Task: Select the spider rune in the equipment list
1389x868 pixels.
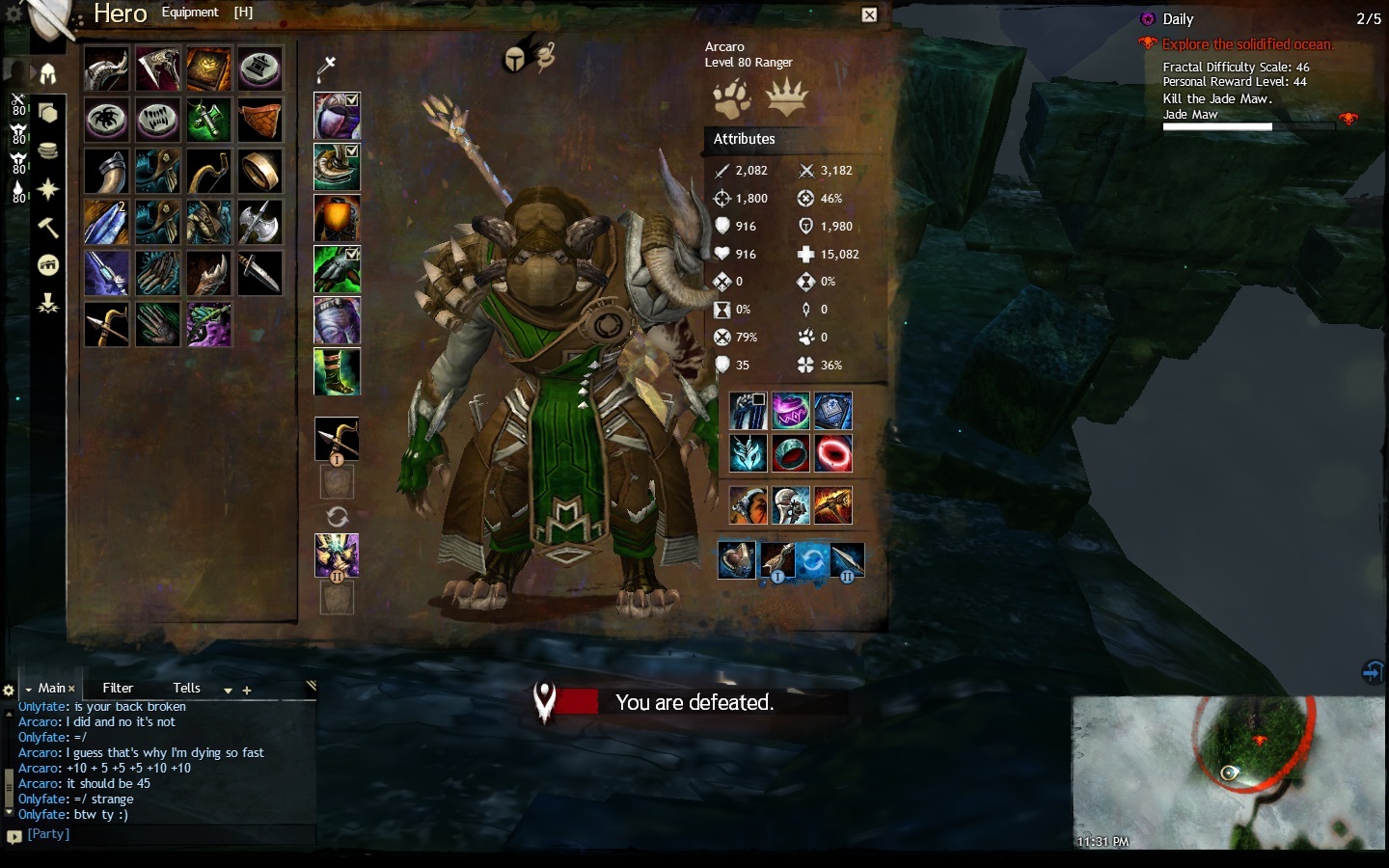Action: (x=106, y=121)
